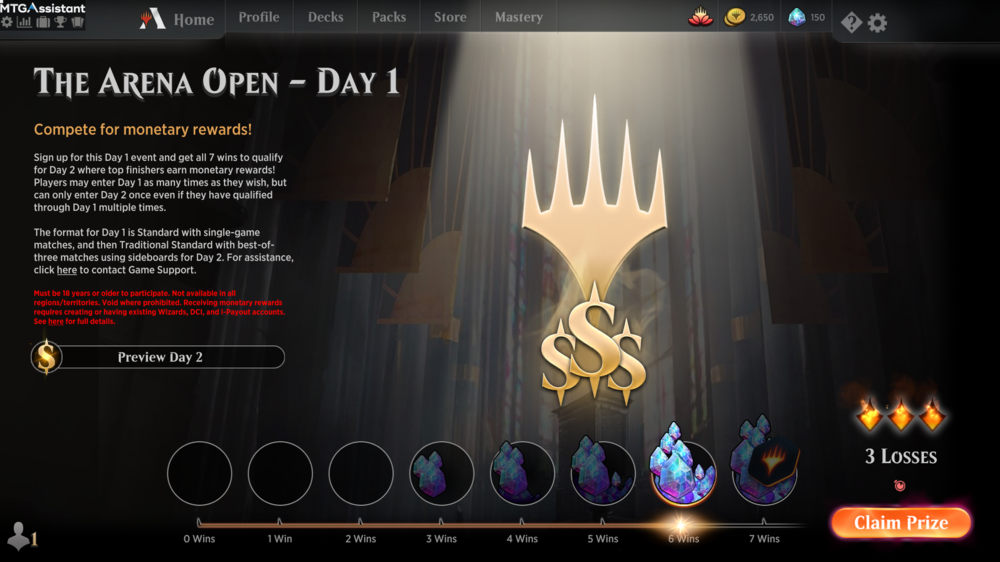Open MTGAssistant trophy icon
1000x562 pixels.
59,21
